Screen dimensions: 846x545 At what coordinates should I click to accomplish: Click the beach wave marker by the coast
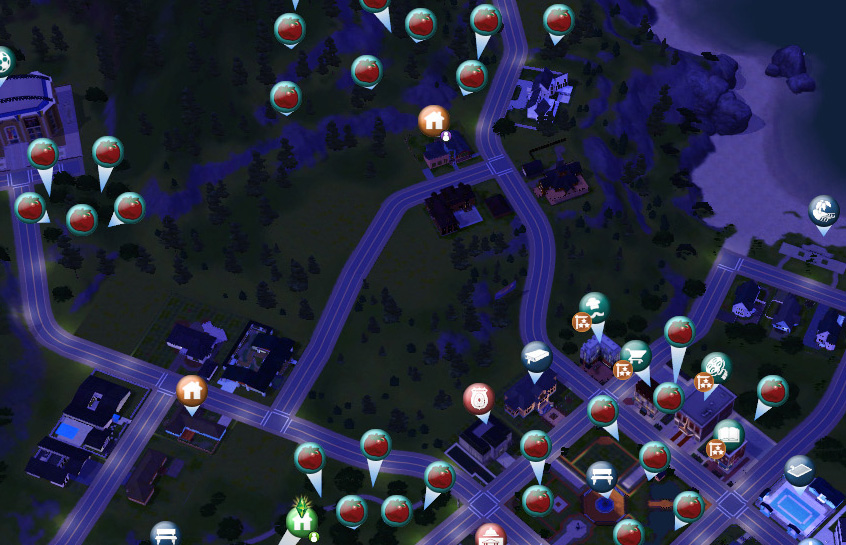click(824, 211)
